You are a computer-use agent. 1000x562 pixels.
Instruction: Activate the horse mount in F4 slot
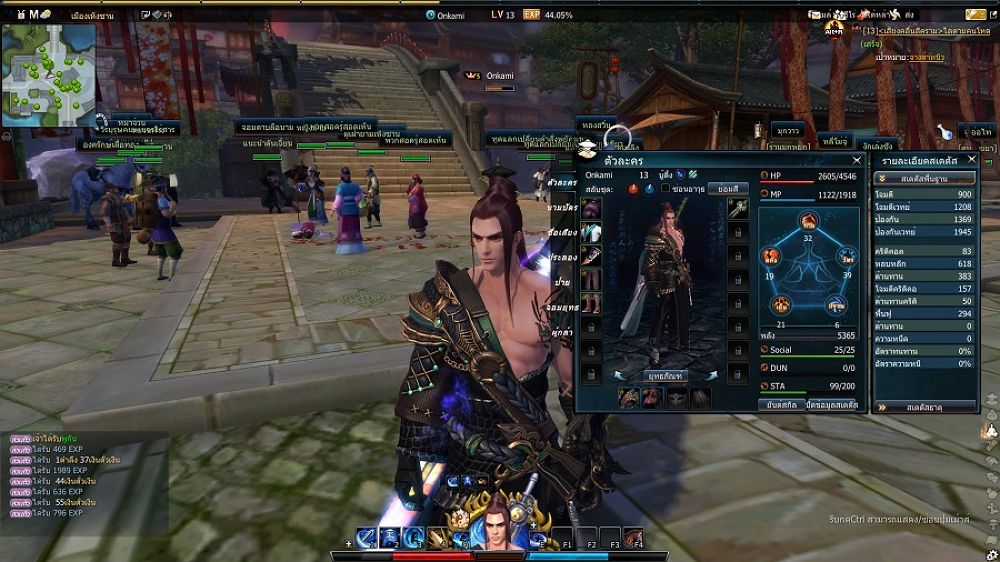[633, 538]
